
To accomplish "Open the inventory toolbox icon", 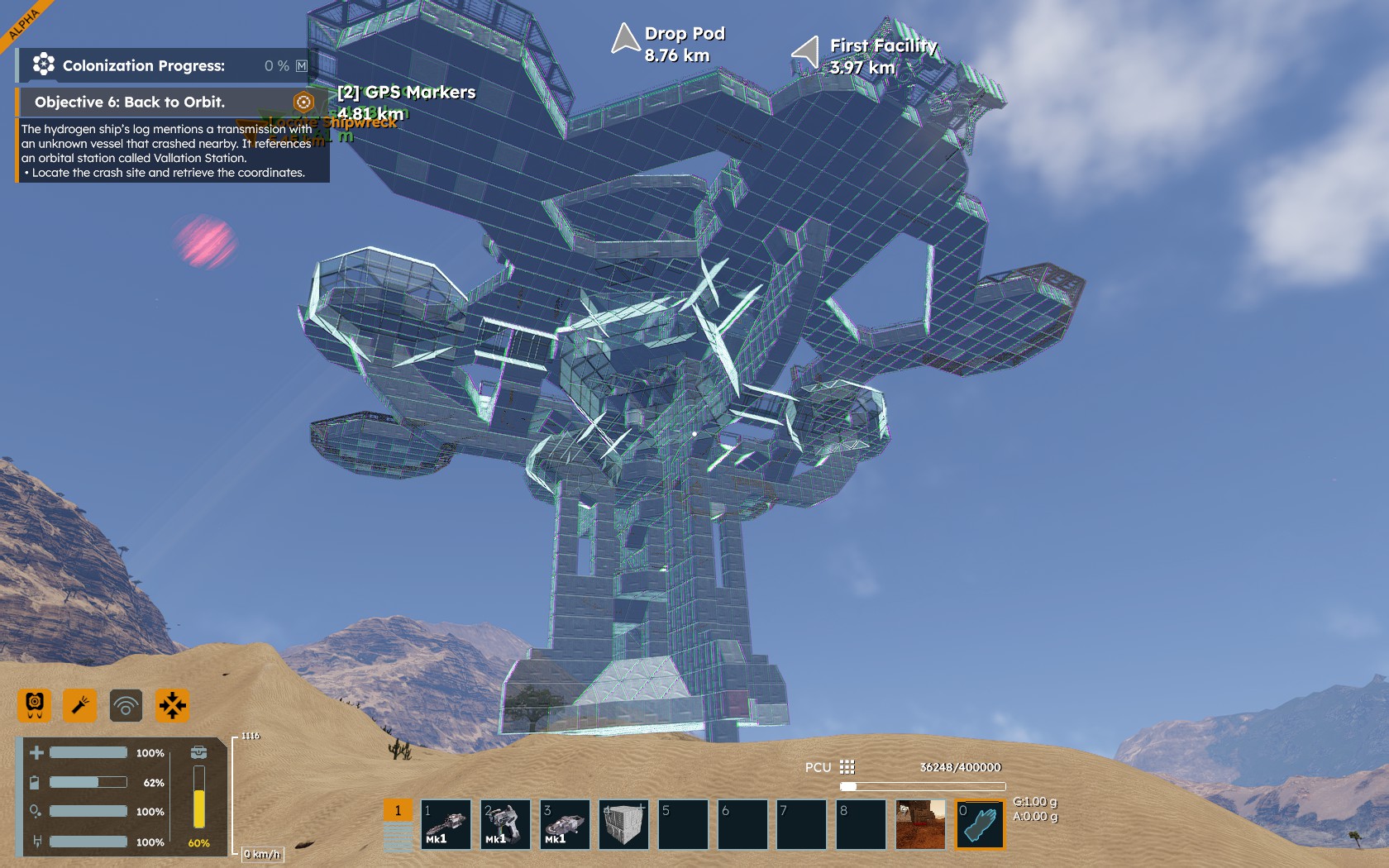I will click(199, 752).
